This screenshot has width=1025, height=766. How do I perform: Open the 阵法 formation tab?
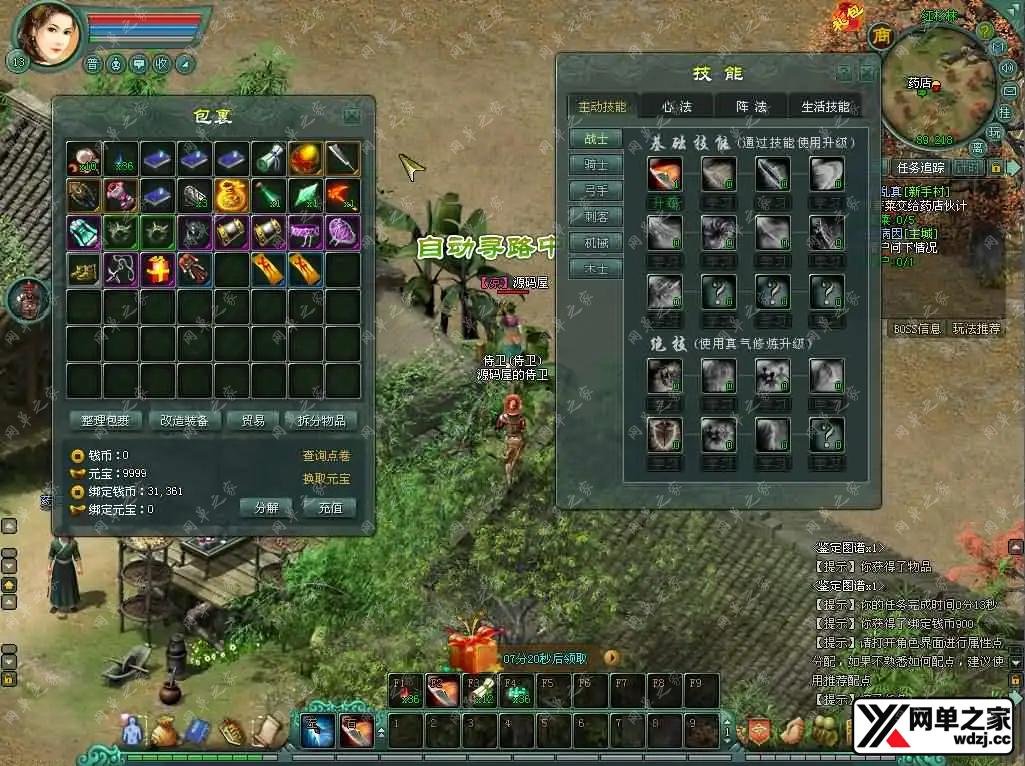pyautogui.click(x=751, y=107)
